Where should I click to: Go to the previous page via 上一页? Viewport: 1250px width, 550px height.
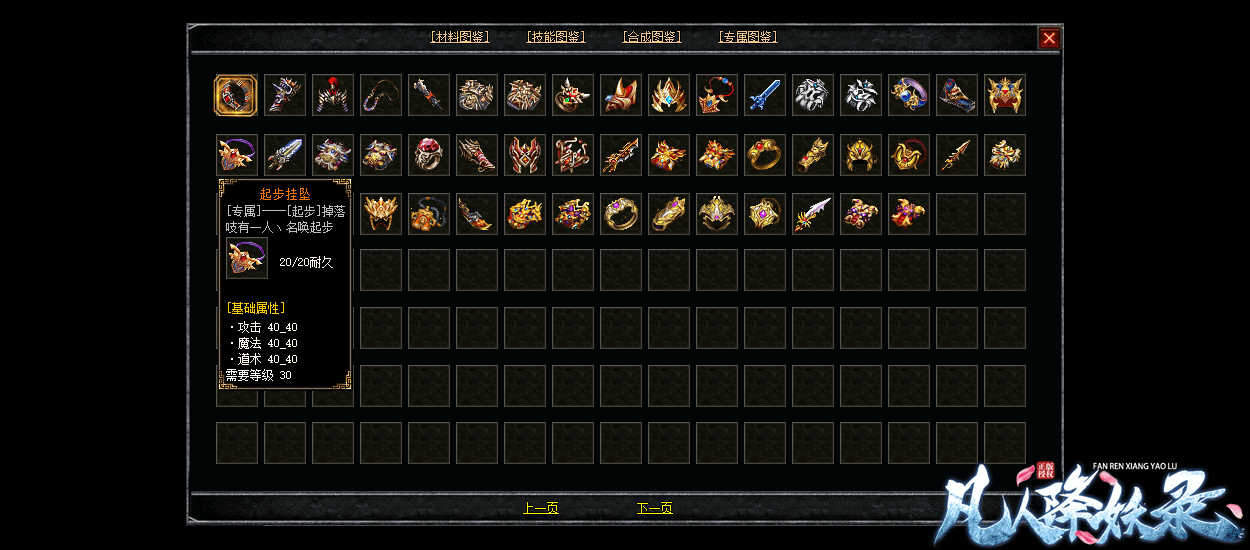[540, 508]
